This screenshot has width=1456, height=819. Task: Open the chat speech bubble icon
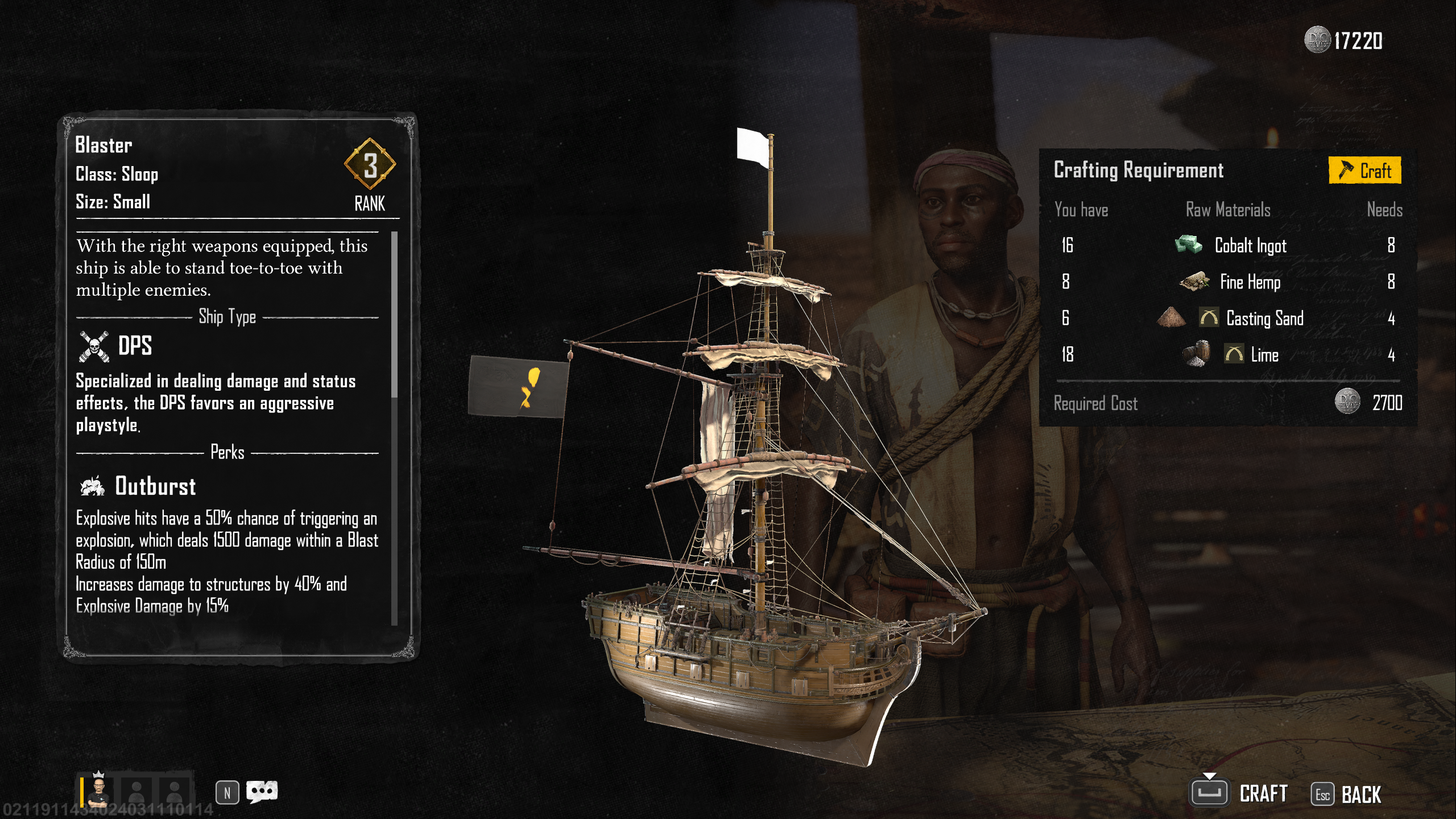point(262,791)
